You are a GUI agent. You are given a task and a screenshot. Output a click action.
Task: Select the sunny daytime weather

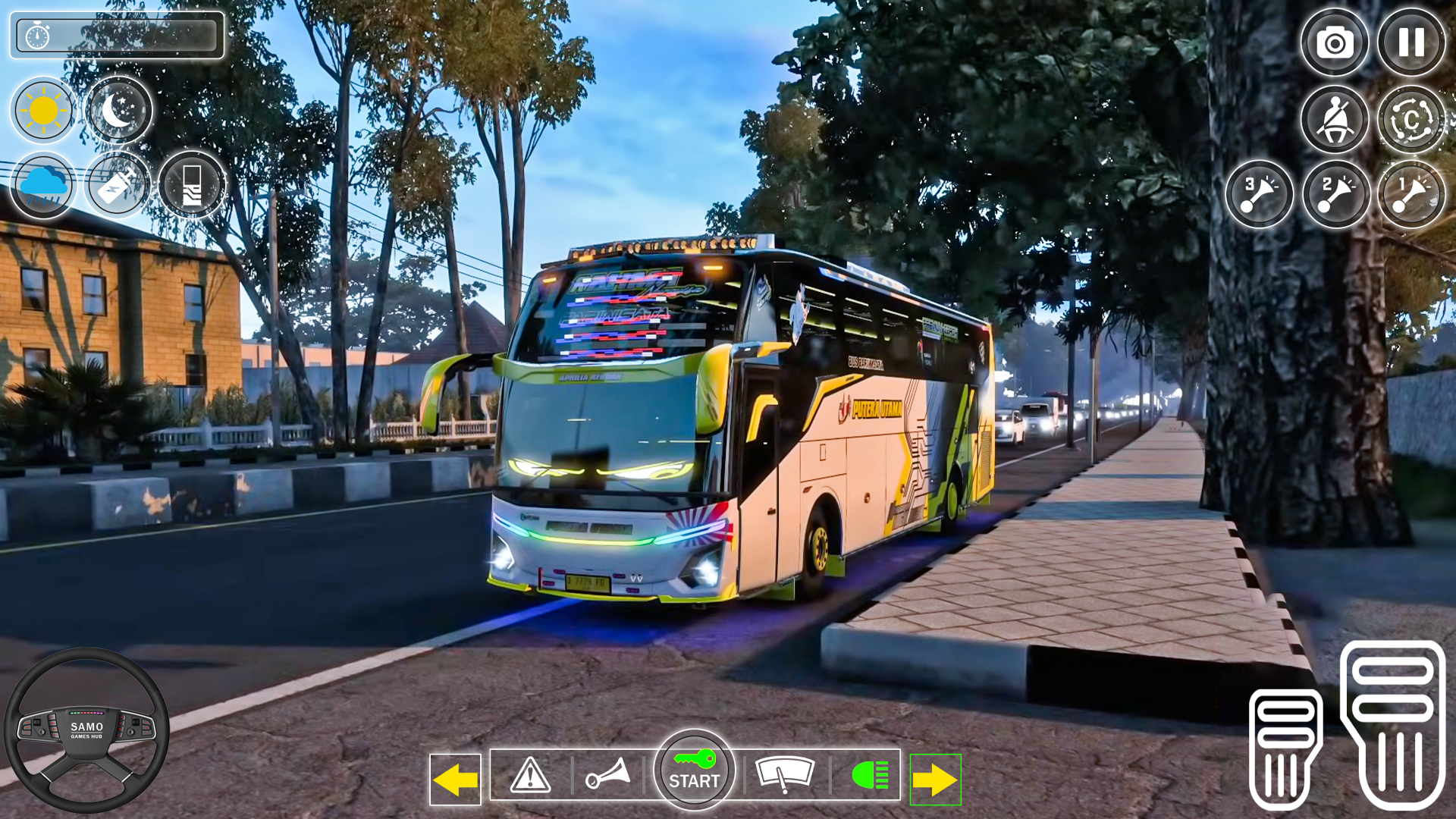coord(43,111)
